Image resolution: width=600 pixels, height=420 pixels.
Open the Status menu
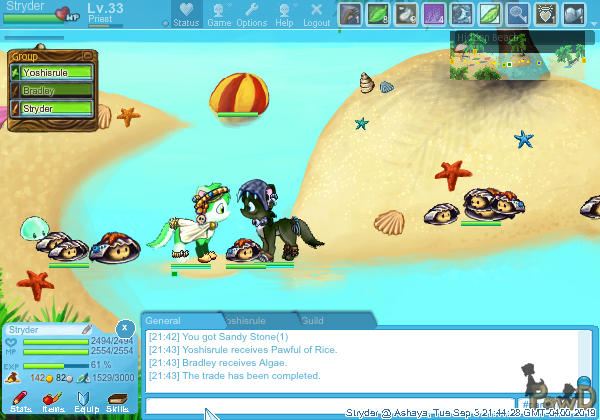tap(186, 14)
